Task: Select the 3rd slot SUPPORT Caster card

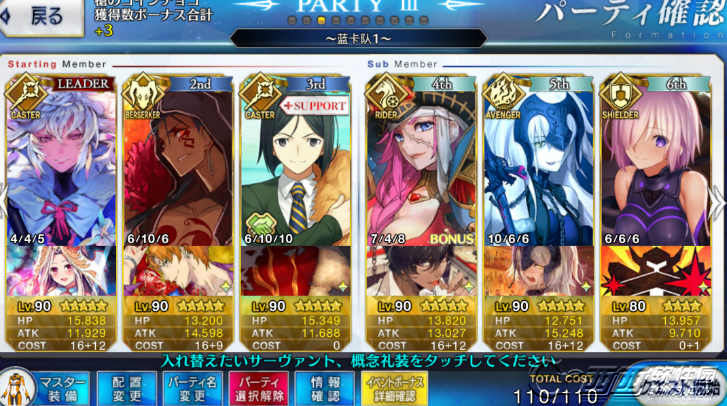Action: [x=295, y=165]
